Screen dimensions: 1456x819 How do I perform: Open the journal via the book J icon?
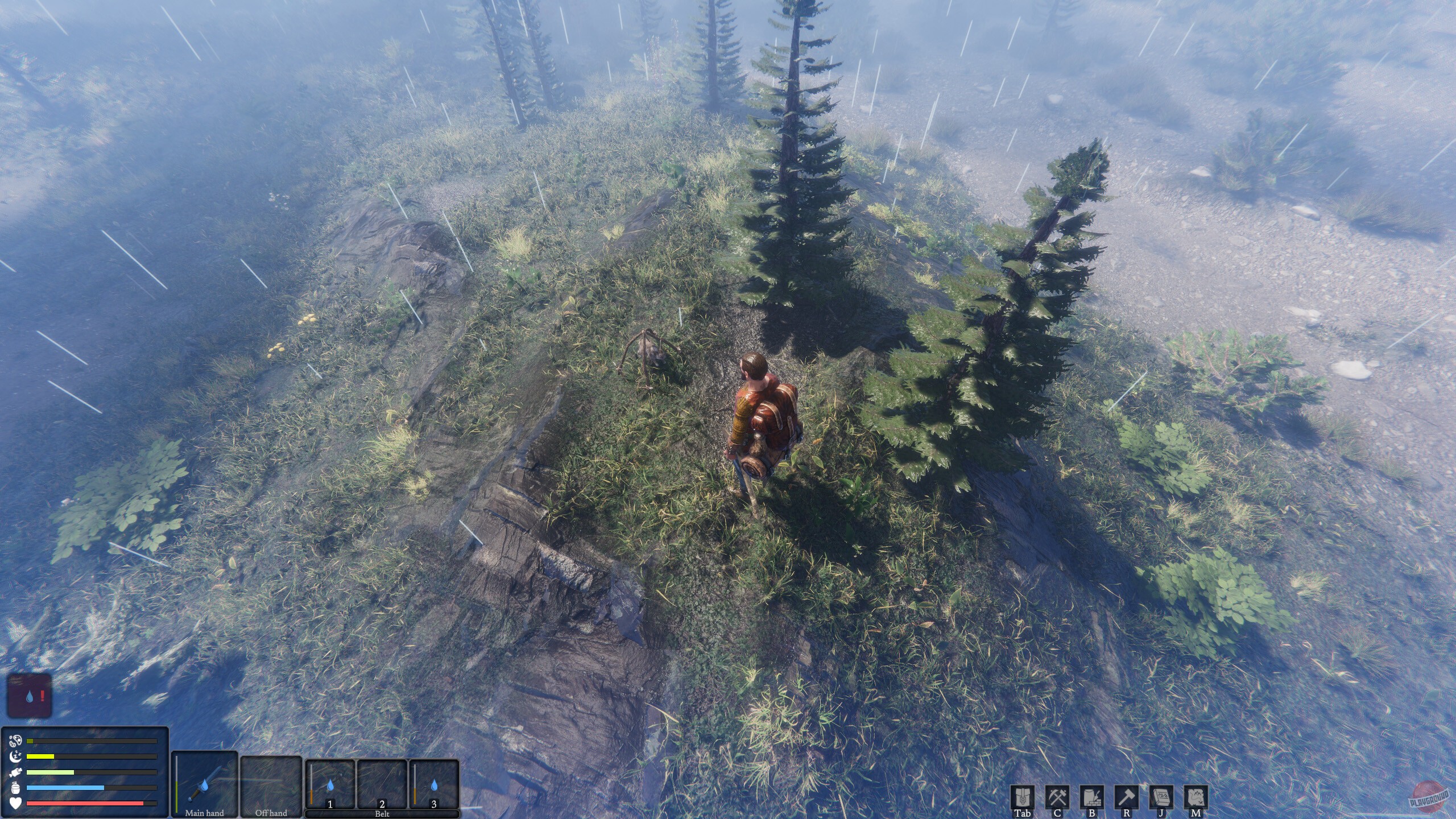[1161, 799]
